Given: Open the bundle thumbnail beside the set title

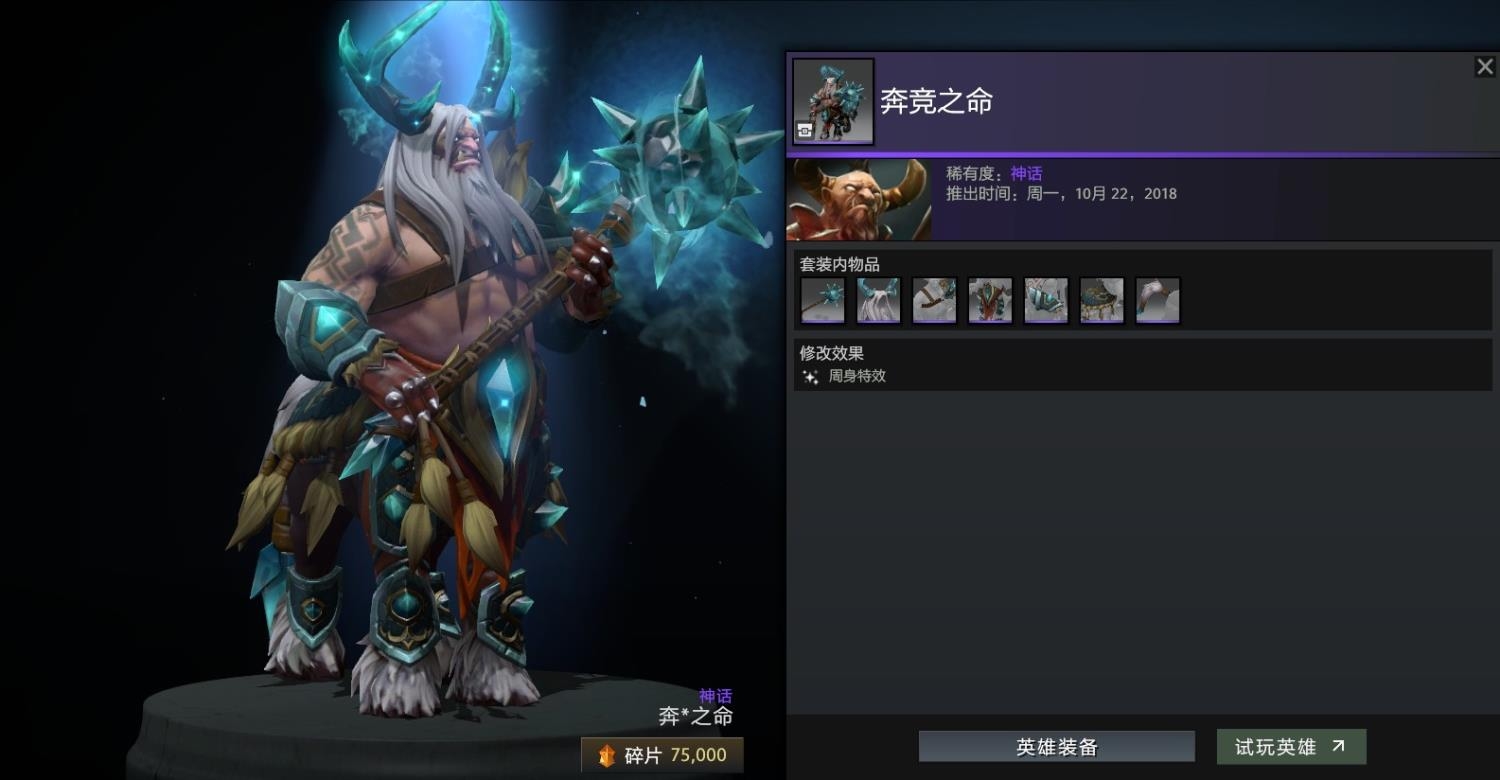Looking at the screenshot, I should coord(833,101).
